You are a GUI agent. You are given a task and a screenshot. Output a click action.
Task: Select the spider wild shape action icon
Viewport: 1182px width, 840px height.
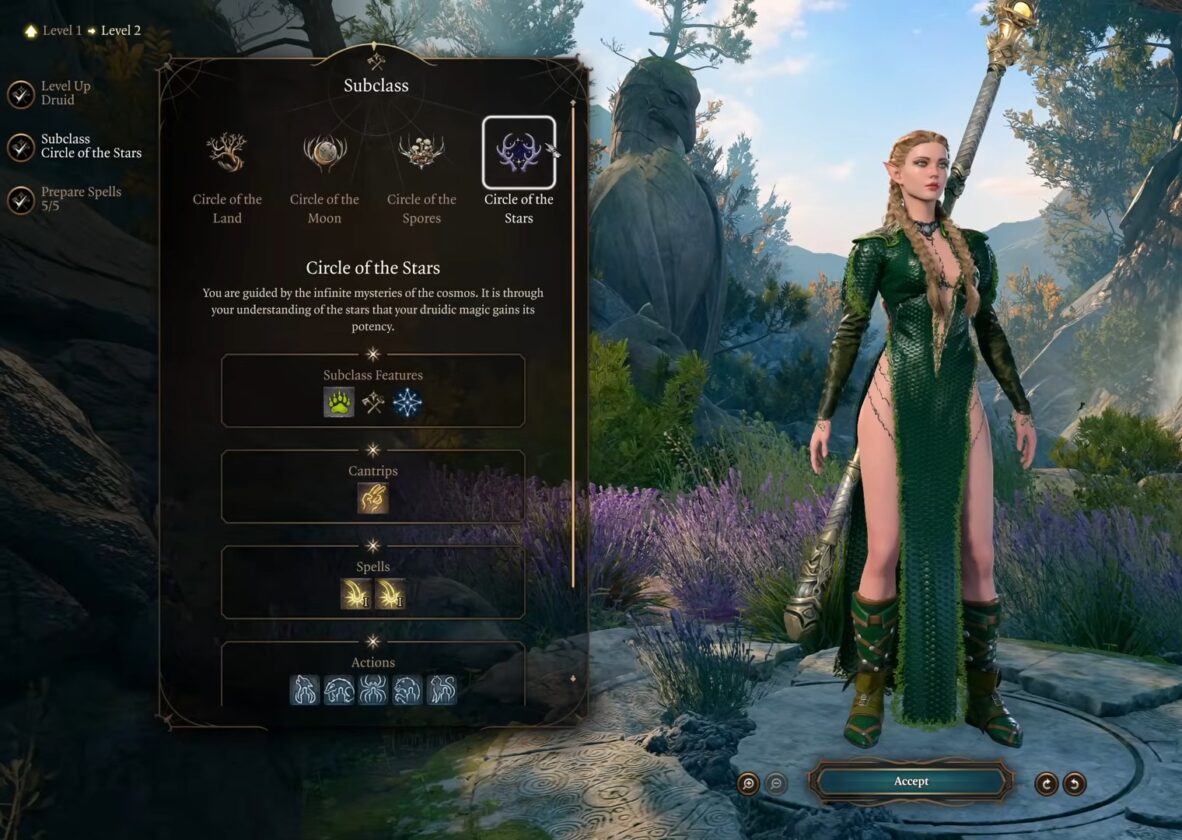point(373,689)
